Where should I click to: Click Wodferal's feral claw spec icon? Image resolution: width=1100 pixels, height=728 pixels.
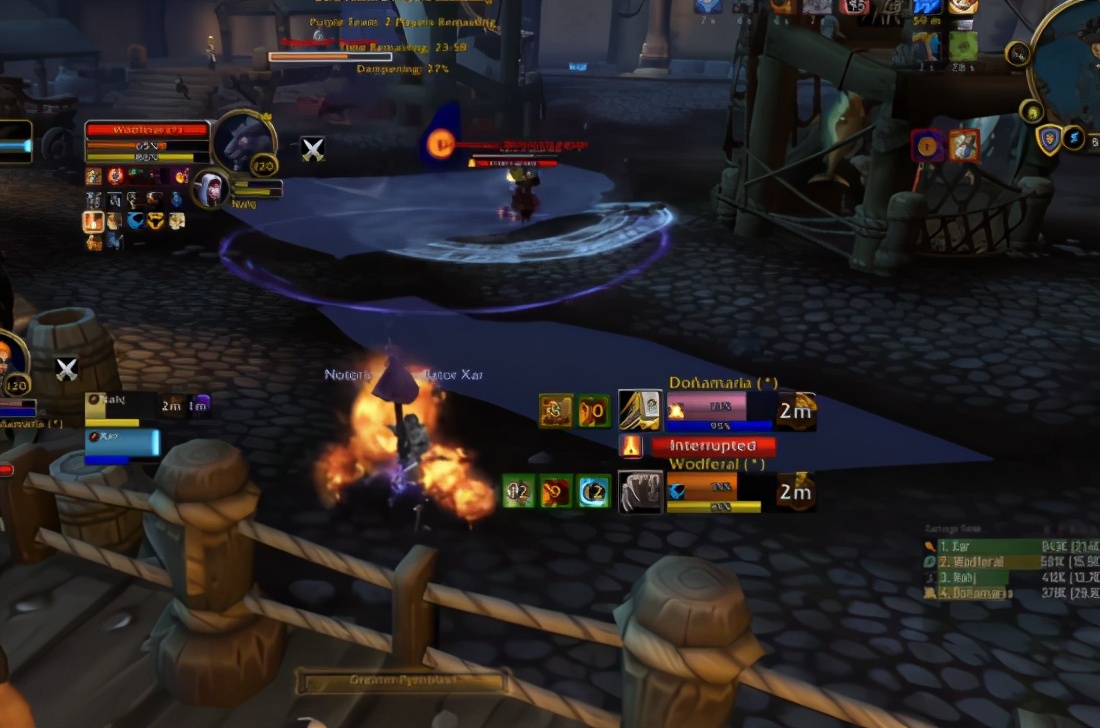(x=640, y=491)
